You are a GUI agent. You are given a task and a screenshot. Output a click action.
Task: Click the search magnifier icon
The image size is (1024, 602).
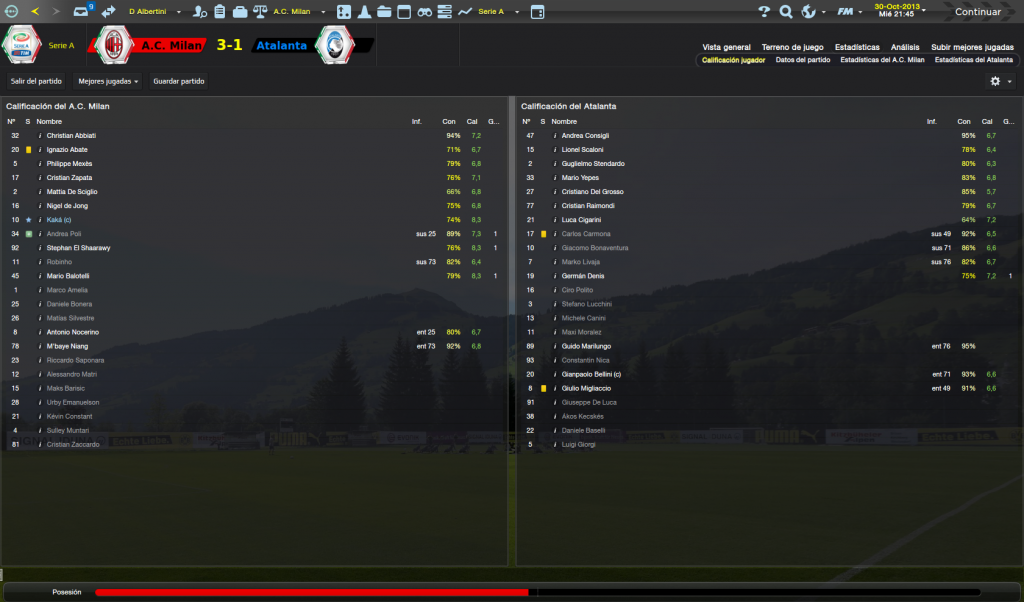pos(786,12)
